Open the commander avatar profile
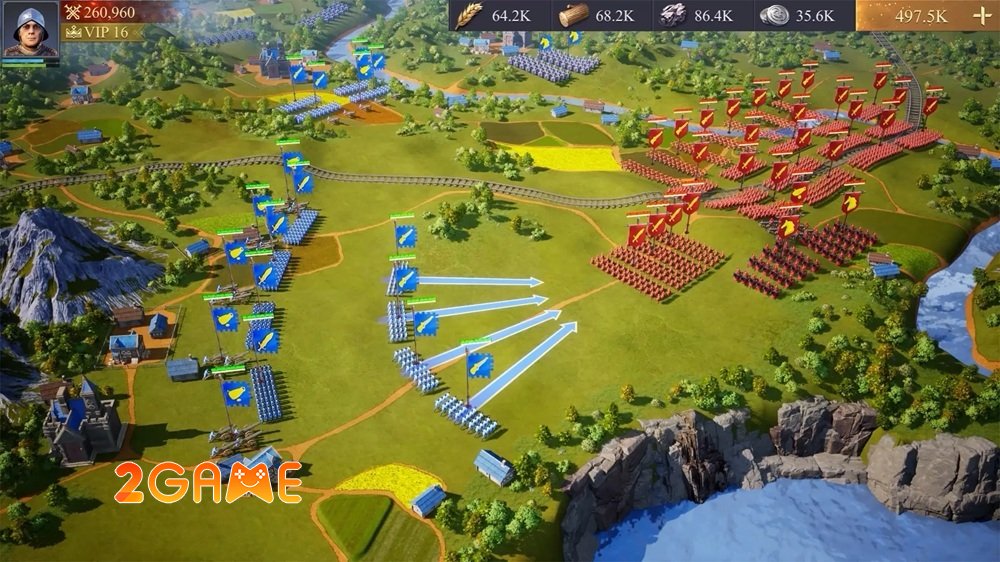The width and height of the screenshot is (1000, 562). click(x=30, y=31)
